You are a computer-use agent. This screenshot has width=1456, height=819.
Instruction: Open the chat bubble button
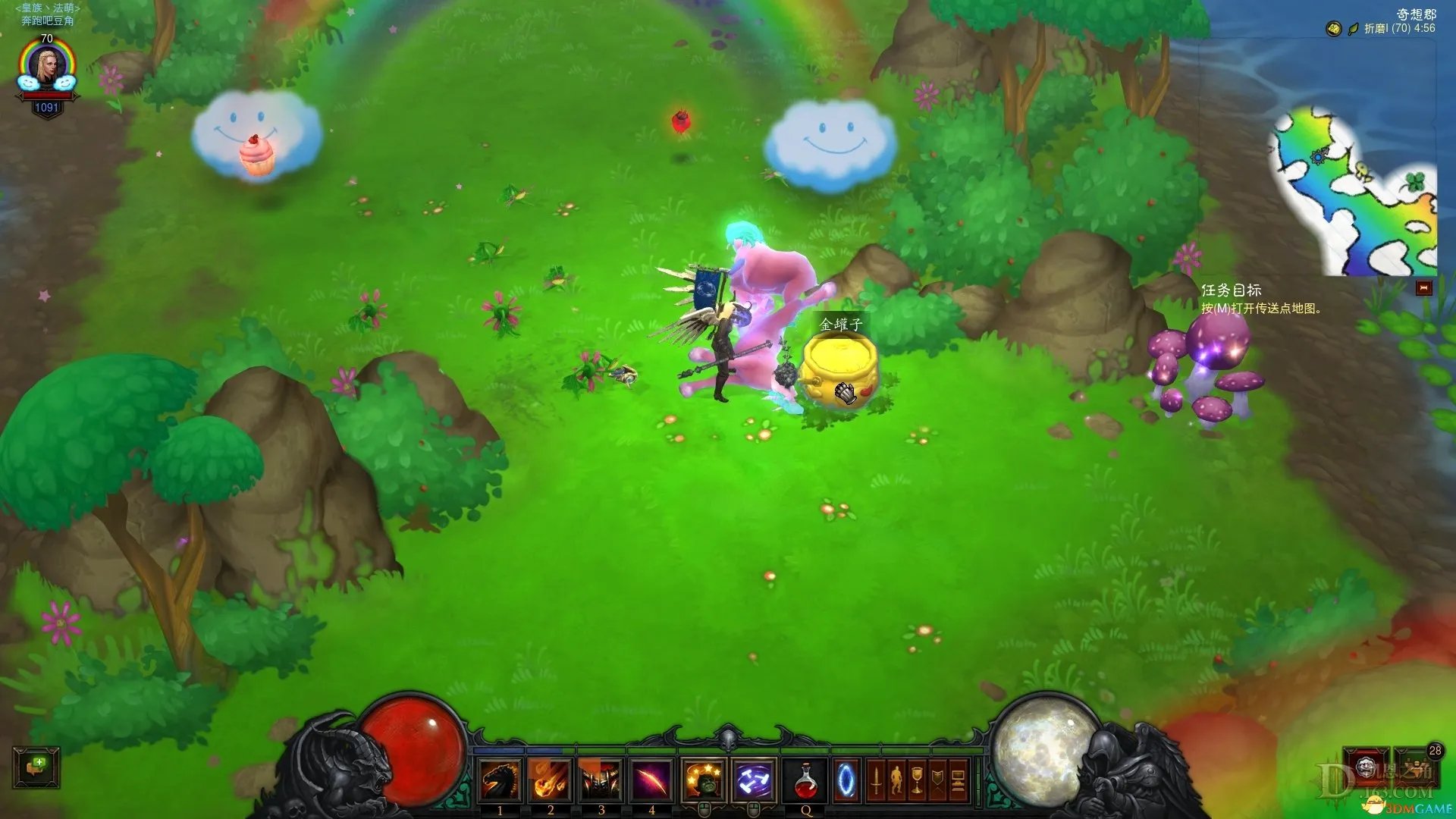[36, 767]
